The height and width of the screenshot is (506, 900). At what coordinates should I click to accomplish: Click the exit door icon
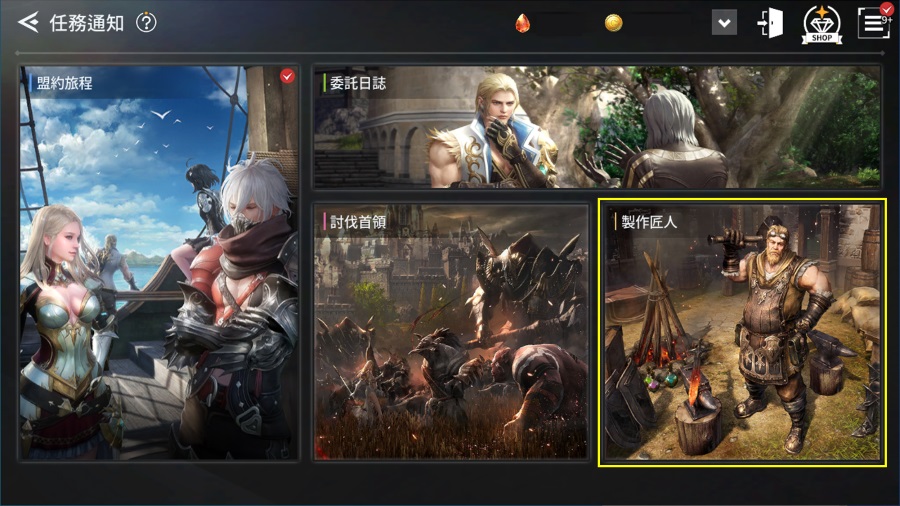[770, 23]
